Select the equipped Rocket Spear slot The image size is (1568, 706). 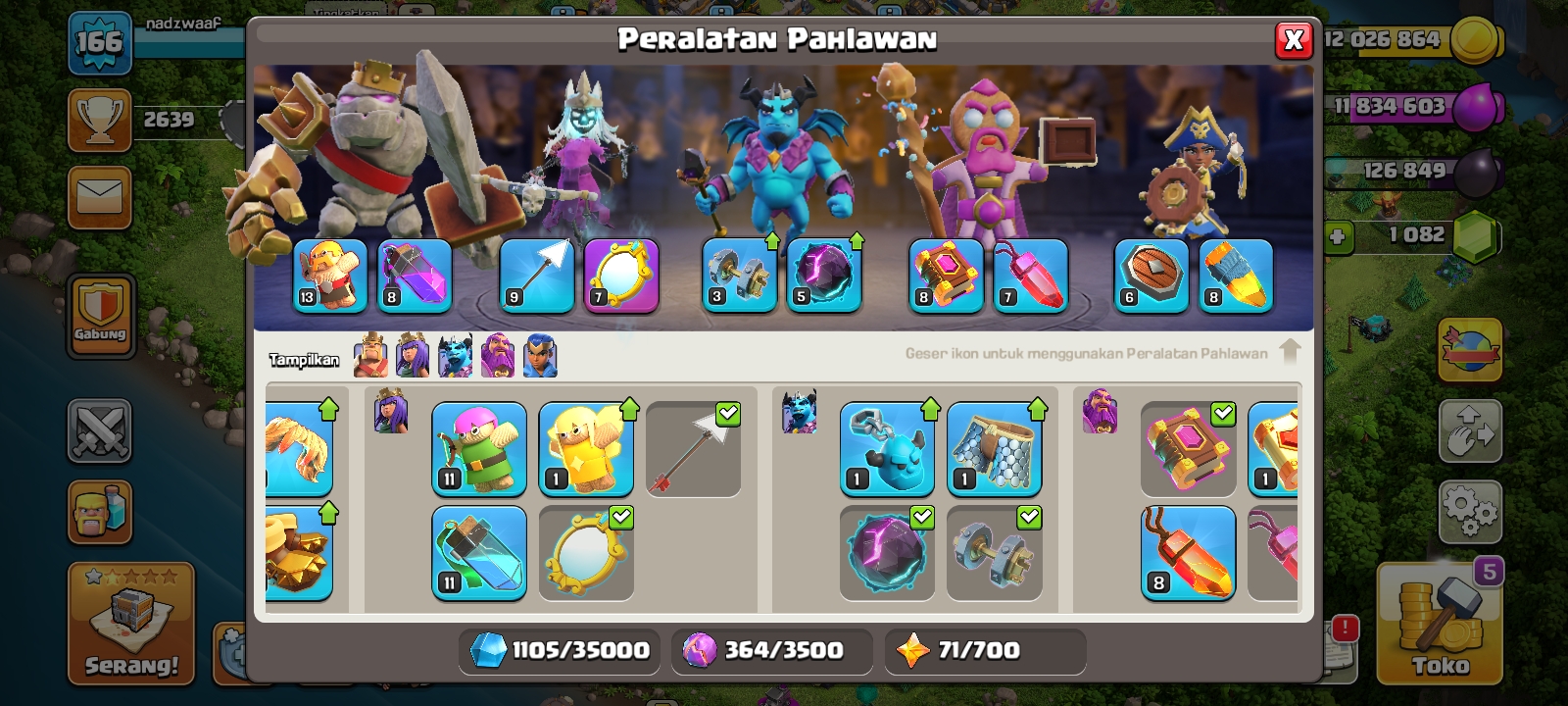point(1236,276)
